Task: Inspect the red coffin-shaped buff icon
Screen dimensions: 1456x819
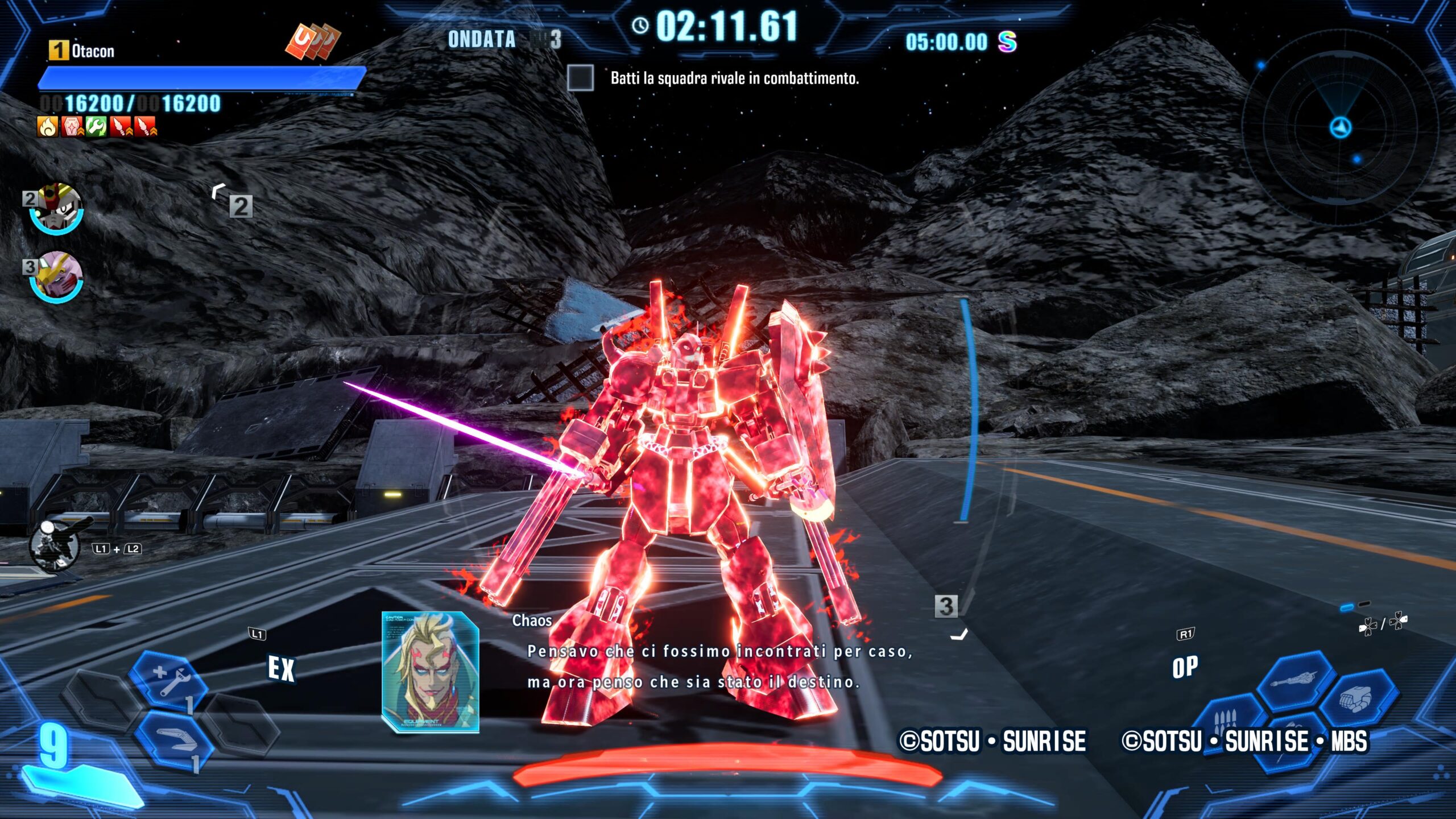Action: (x=72, y=126)
